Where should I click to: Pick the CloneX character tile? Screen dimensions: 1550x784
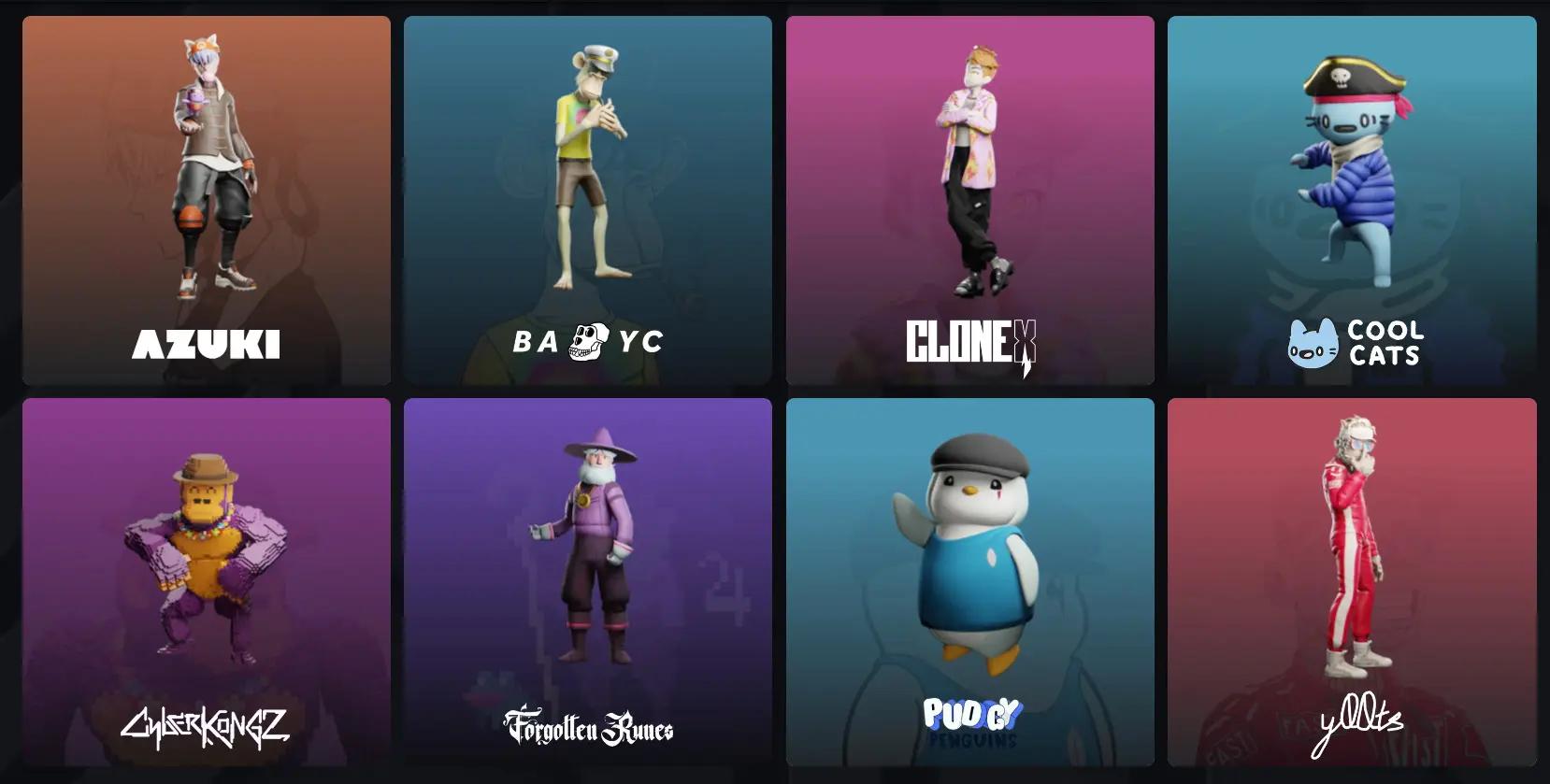click(969, 200)
